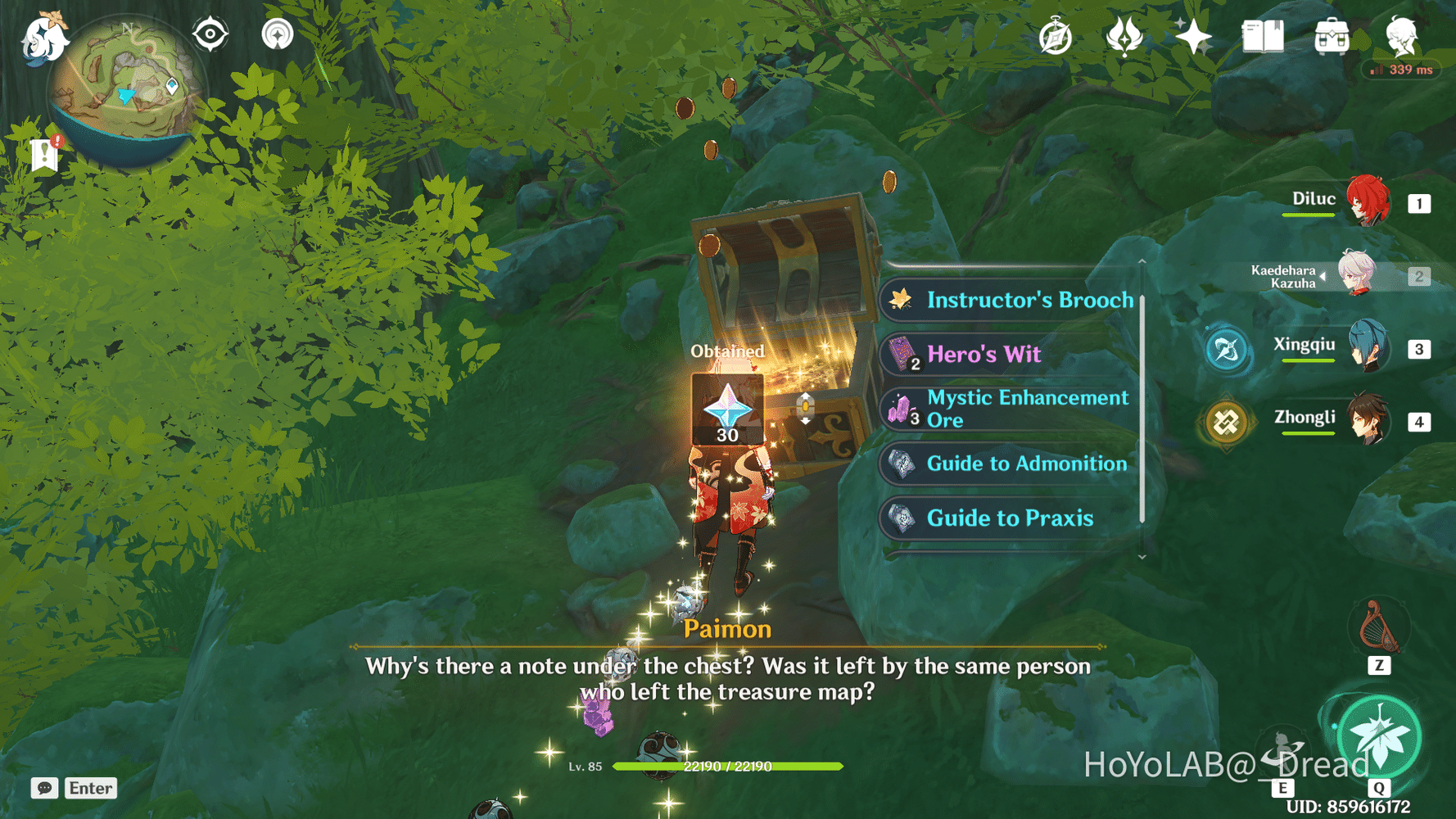Open the Adventurer Handbook book icon

click(x=1262, y=34)
